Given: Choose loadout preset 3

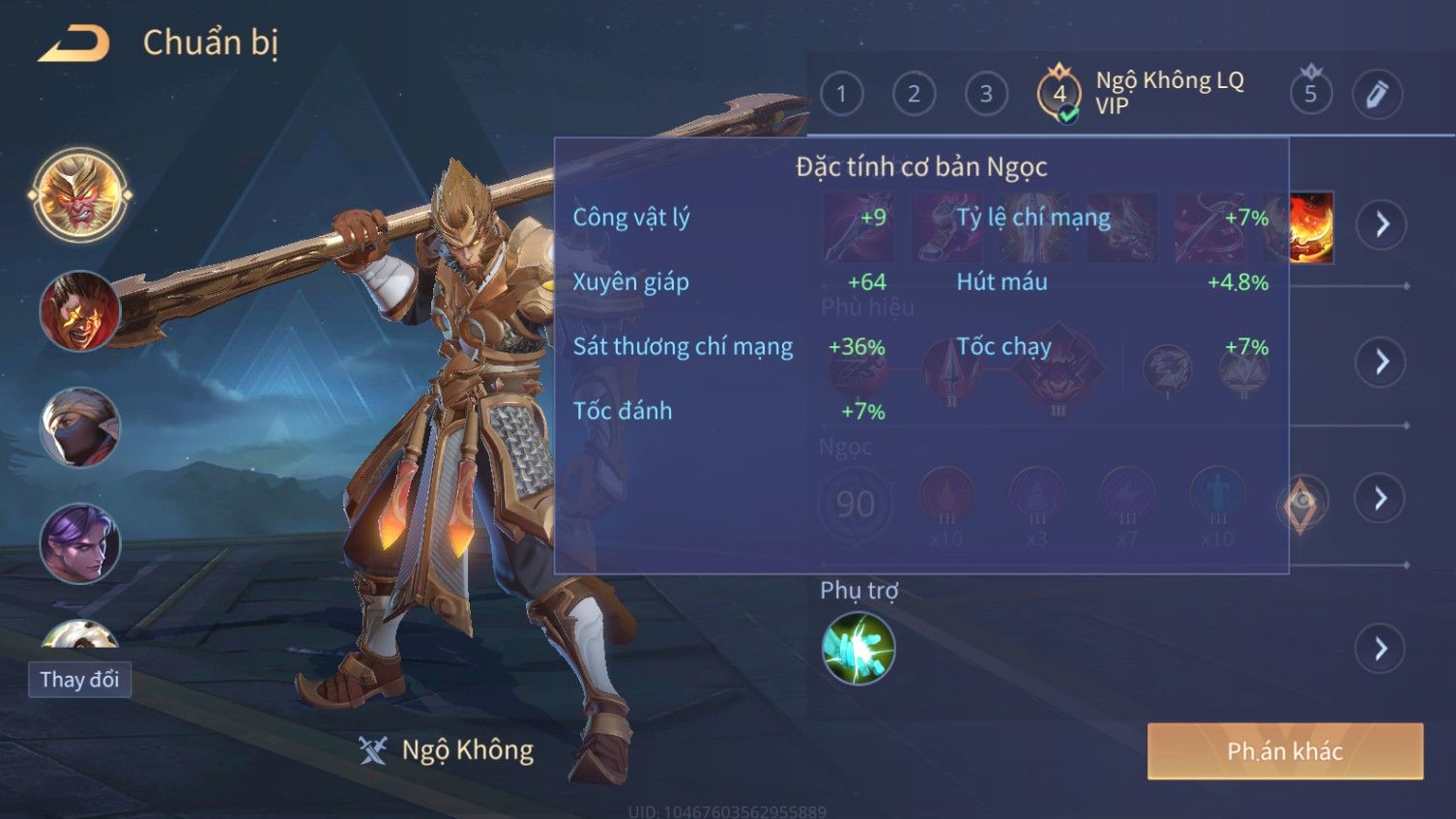Looking at the screenshot, I should [986, 94].
